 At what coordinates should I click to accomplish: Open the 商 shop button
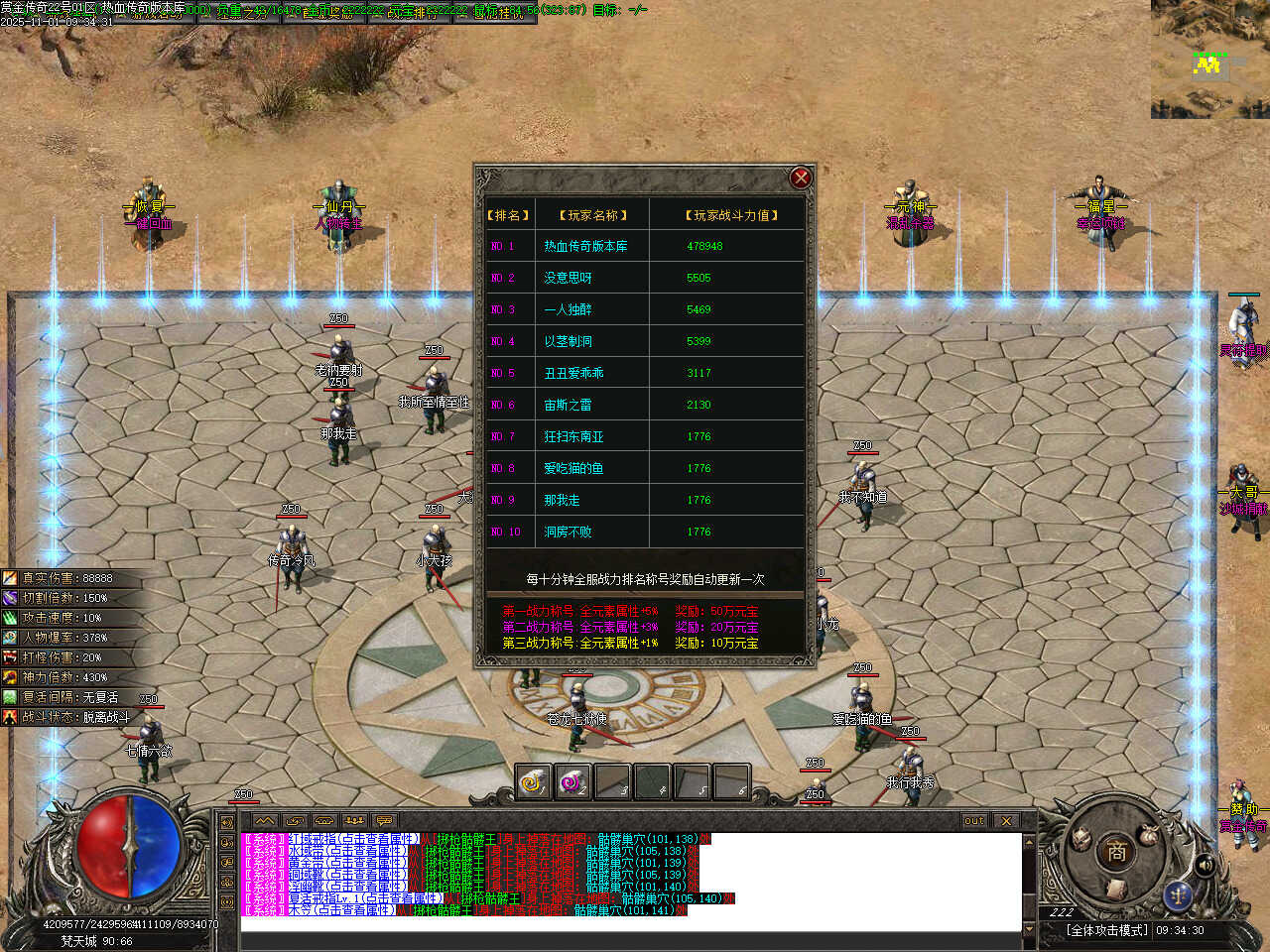[x=1116, y=851]
